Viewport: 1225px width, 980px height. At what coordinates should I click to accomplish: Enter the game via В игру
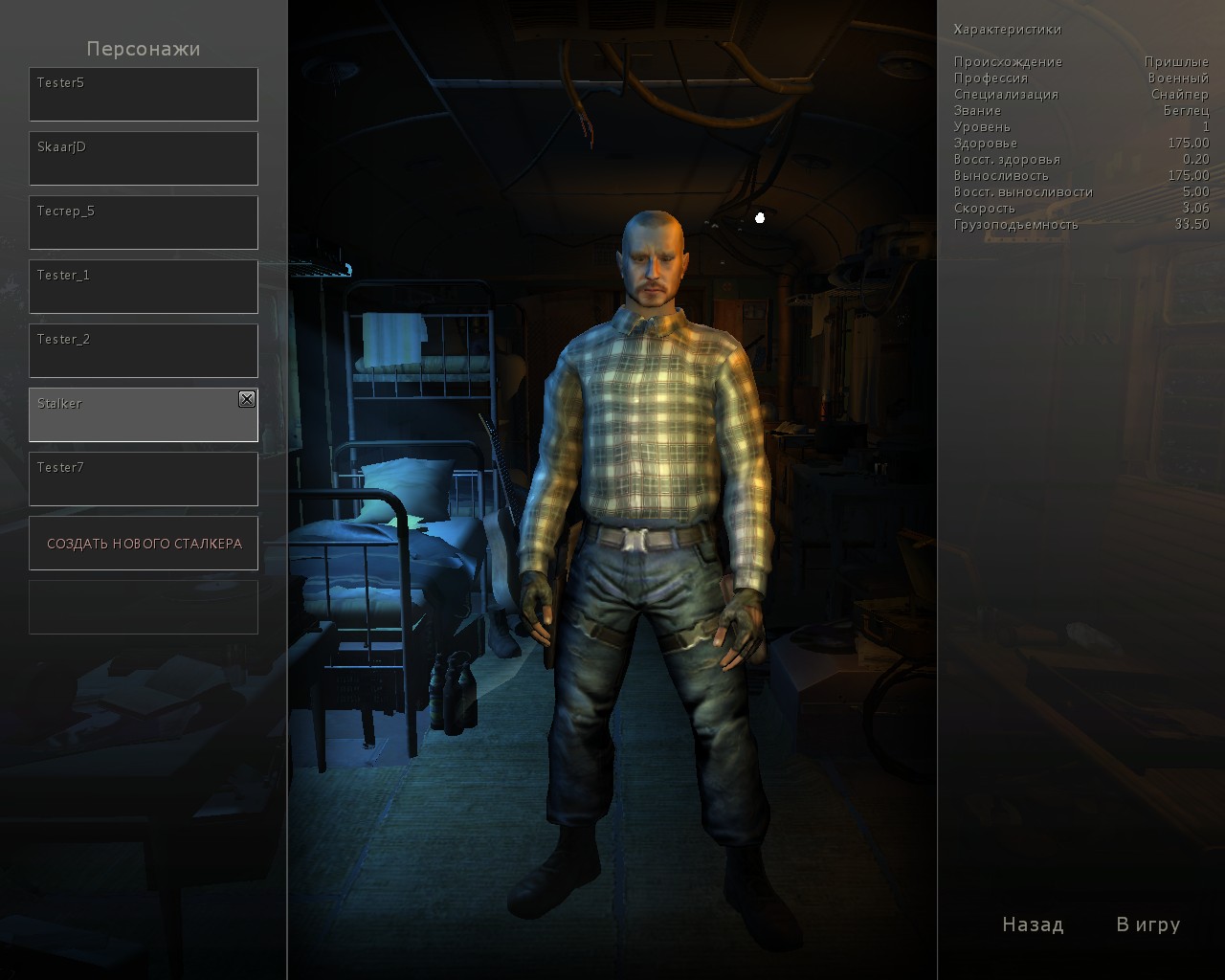[1147, 924]
